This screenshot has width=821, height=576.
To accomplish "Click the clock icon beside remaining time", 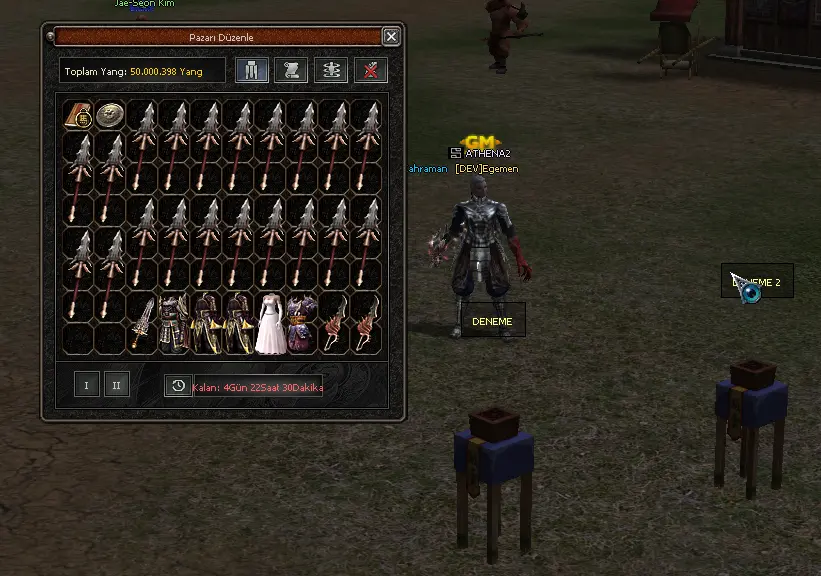I will 178,386.
